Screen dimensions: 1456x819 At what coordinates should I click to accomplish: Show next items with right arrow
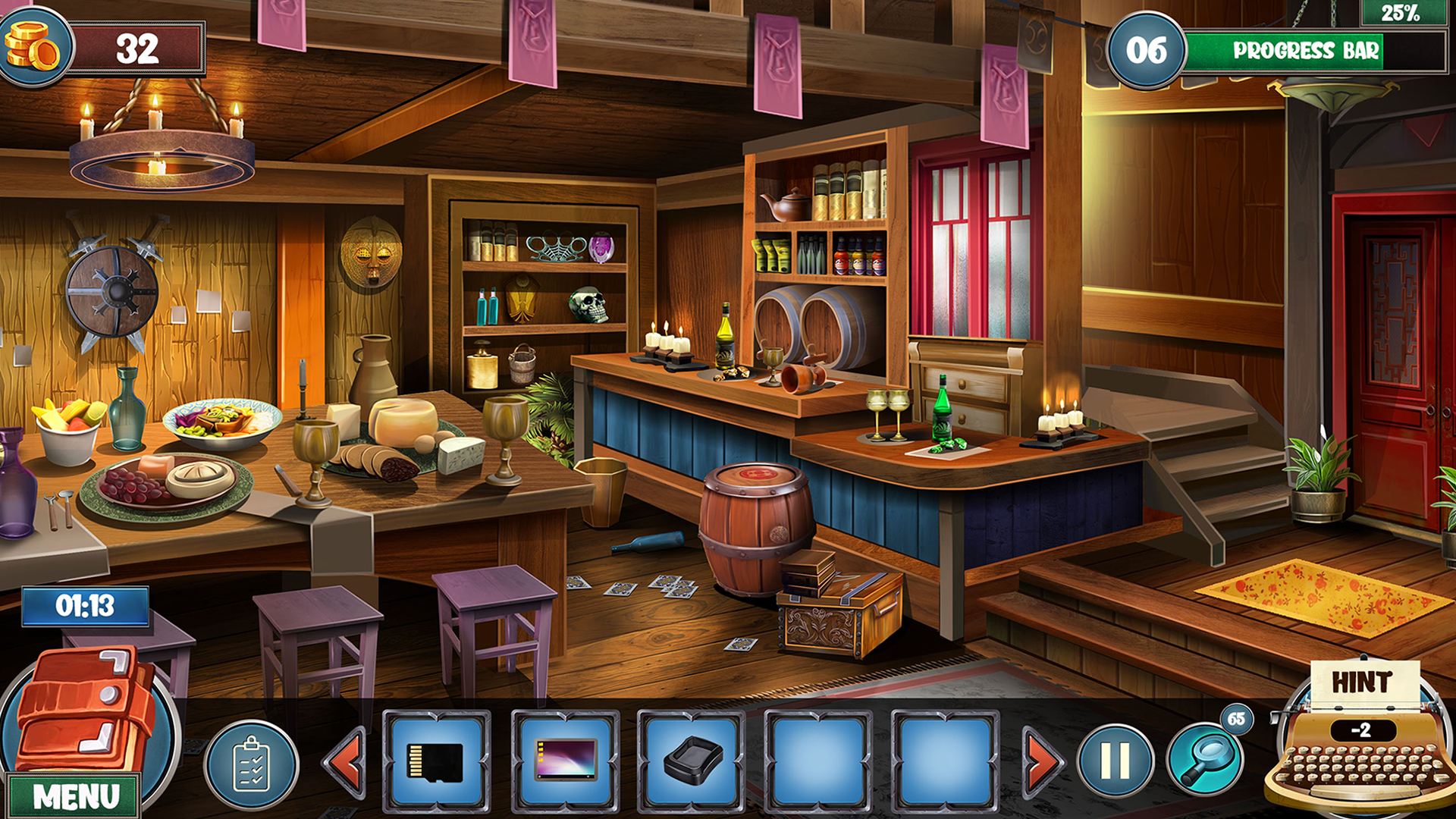[x=1042, y=761]
